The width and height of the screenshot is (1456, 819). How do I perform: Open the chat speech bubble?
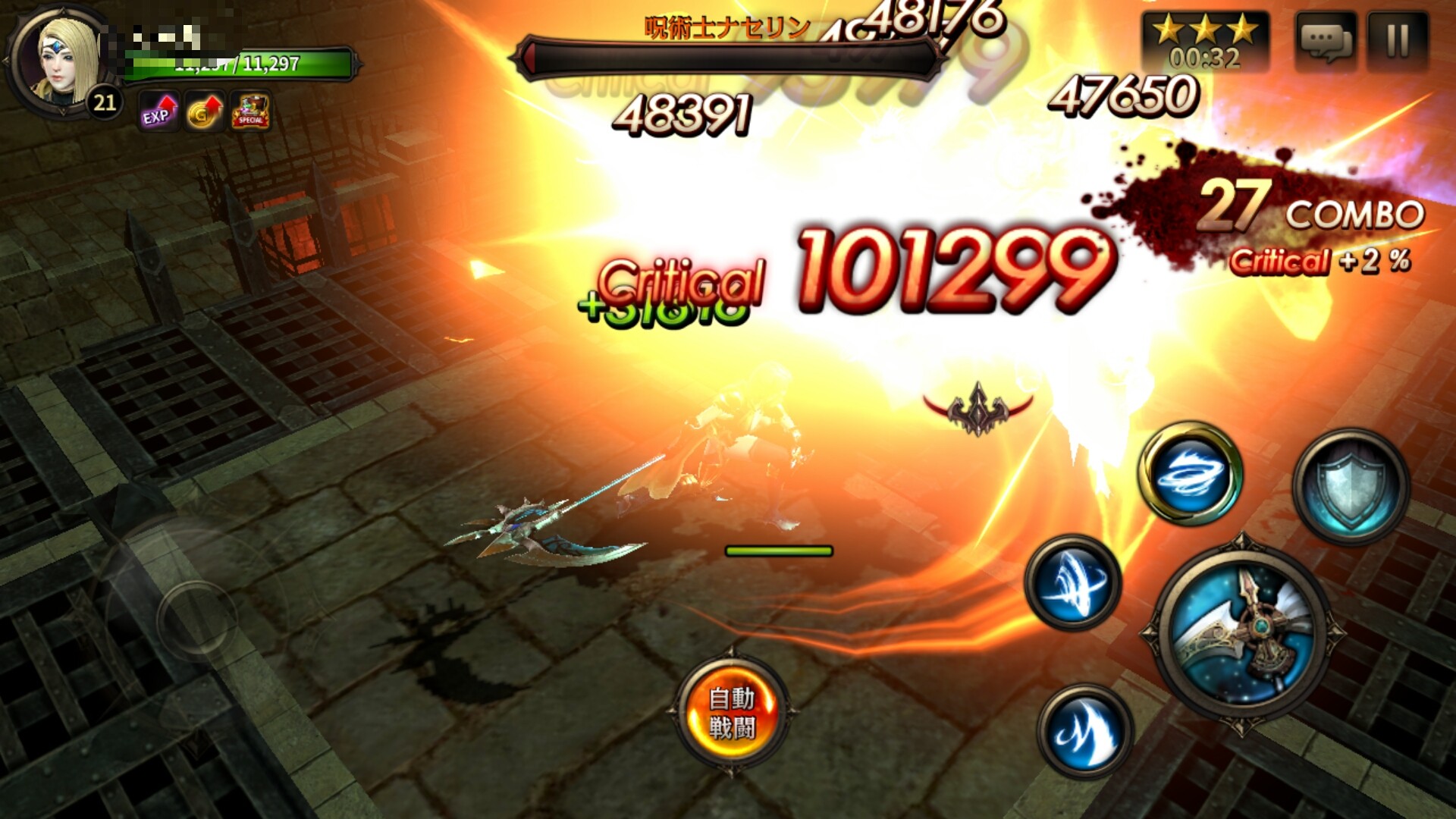(1325, 42)
